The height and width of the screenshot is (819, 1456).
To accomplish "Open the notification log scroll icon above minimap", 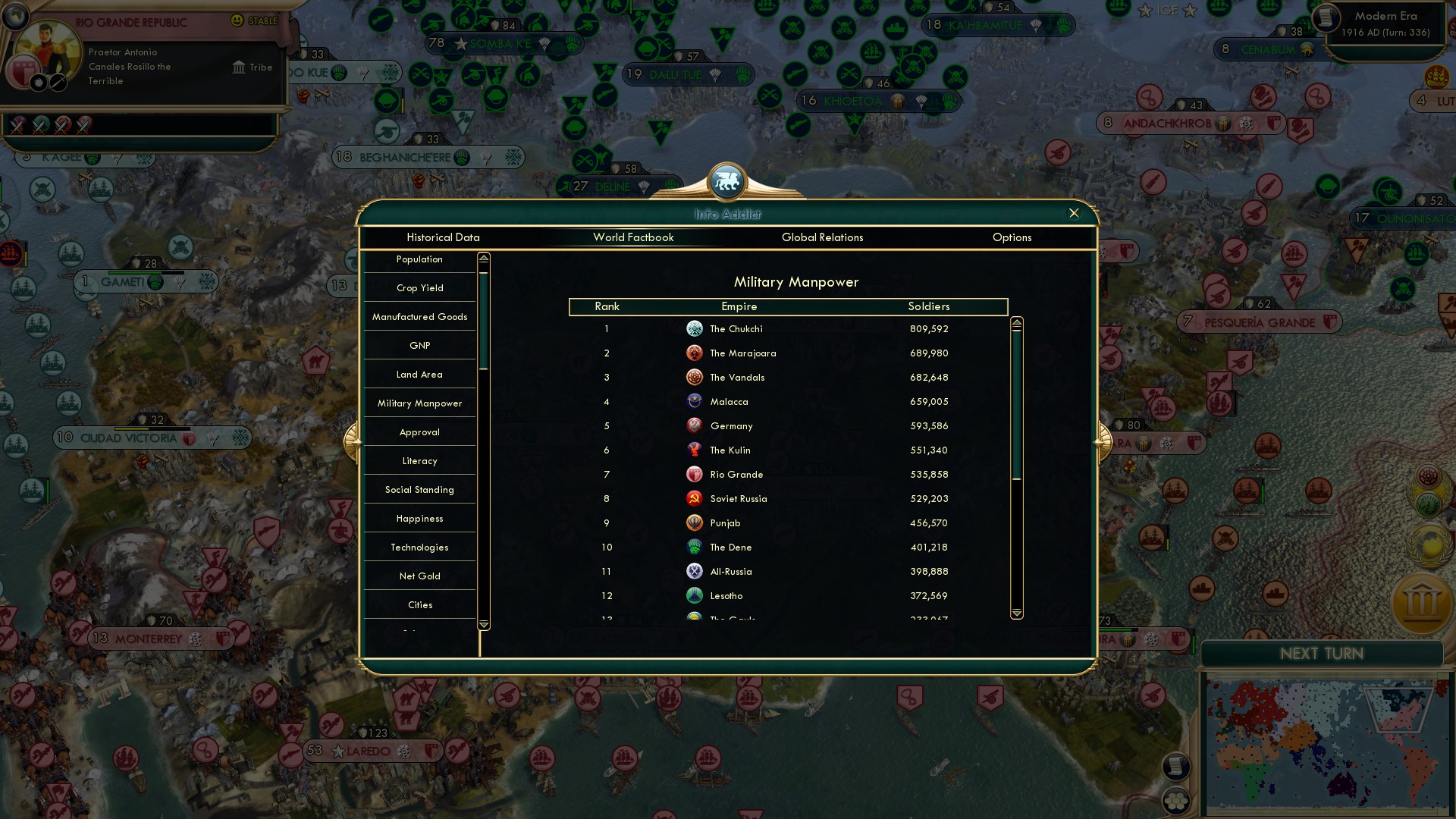I will [1176, 766].
